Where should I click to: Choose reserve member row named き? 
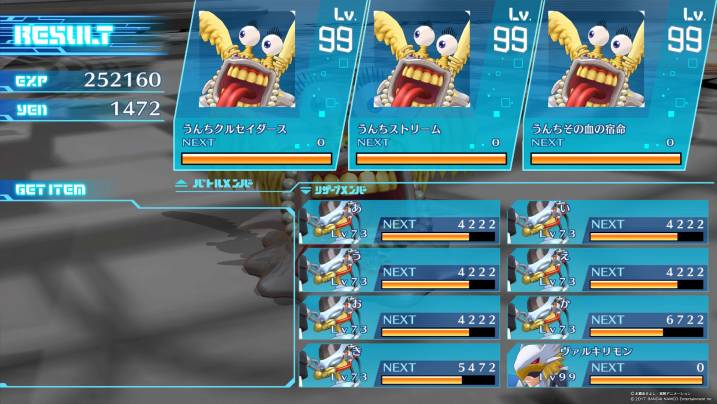[400, 367]
